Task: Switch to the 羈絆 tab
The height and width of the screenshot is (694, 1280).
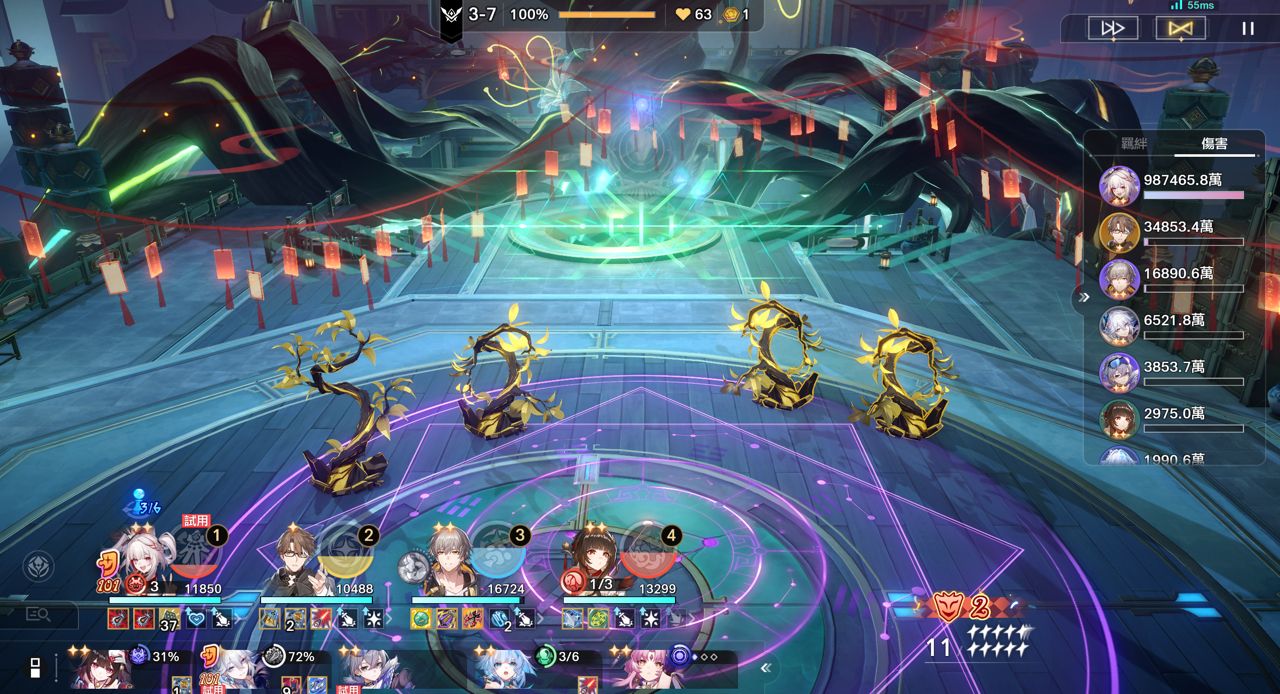Action: (x=1133, y=144)
